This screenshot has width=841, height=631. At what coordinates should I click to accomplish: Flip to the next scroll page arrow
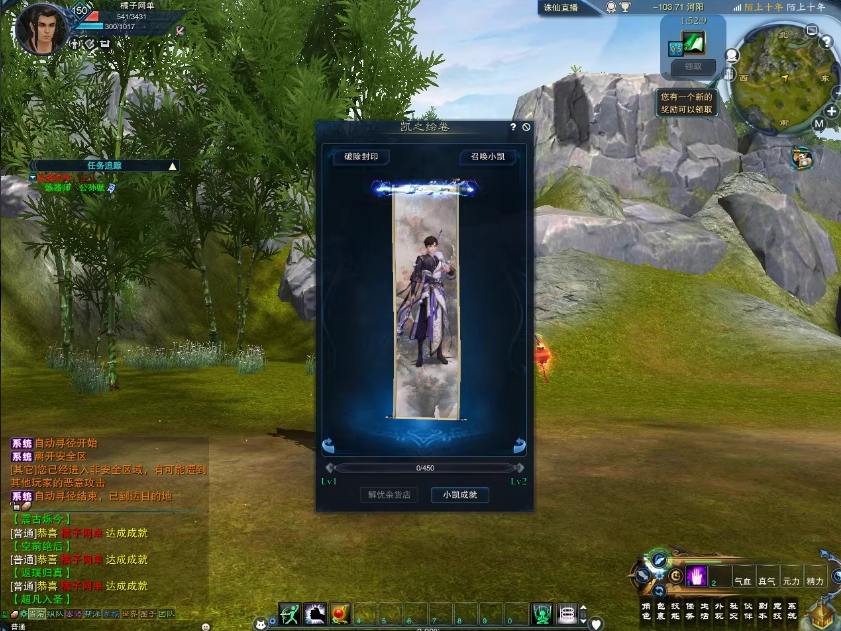[519, 446]
